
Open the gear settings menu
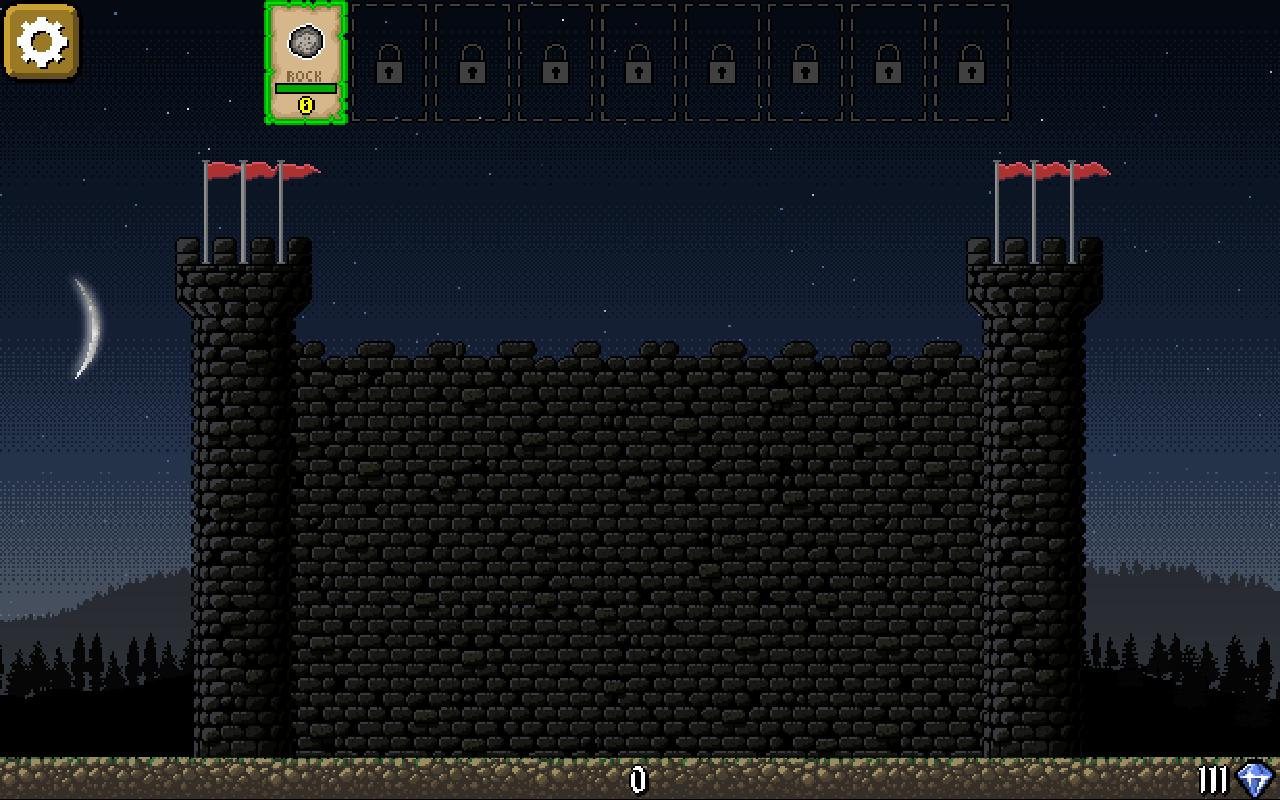point(41,41)
